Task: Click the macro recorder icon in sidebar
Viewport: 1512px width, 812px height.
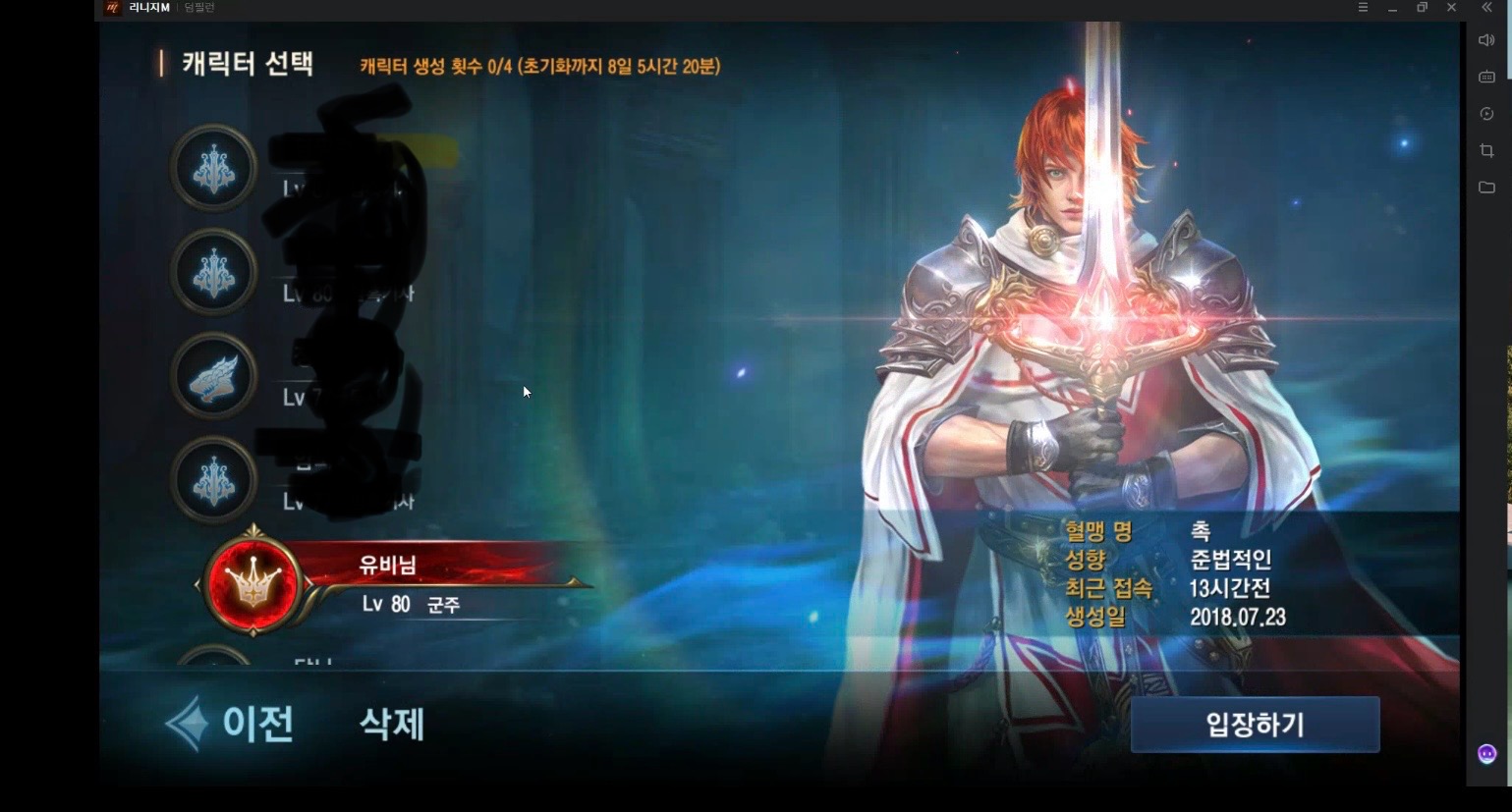Action: [1486, 112]
